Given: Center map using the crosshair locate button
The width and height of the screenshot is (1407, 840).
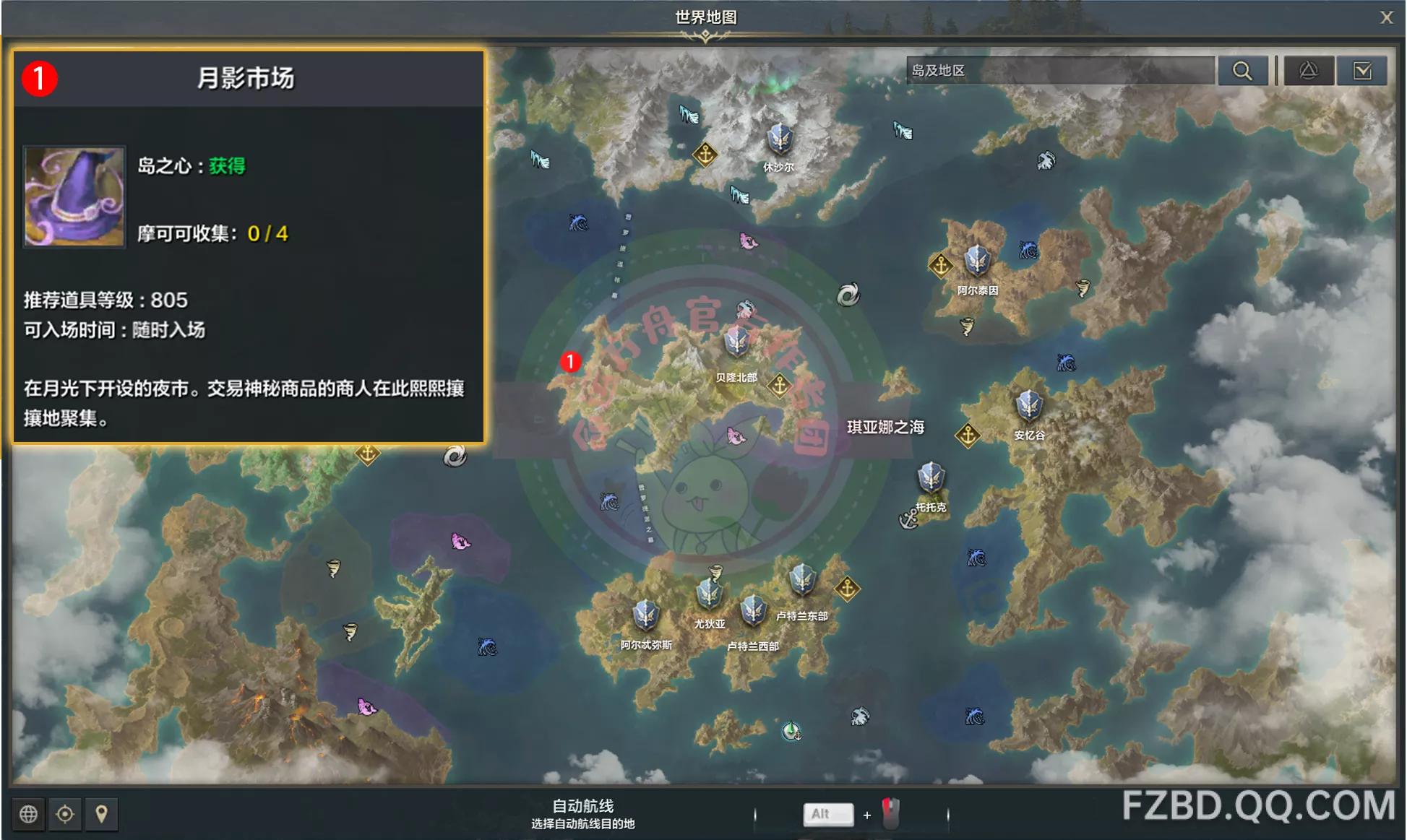Looking at the screenshot, I should point(65,814).
